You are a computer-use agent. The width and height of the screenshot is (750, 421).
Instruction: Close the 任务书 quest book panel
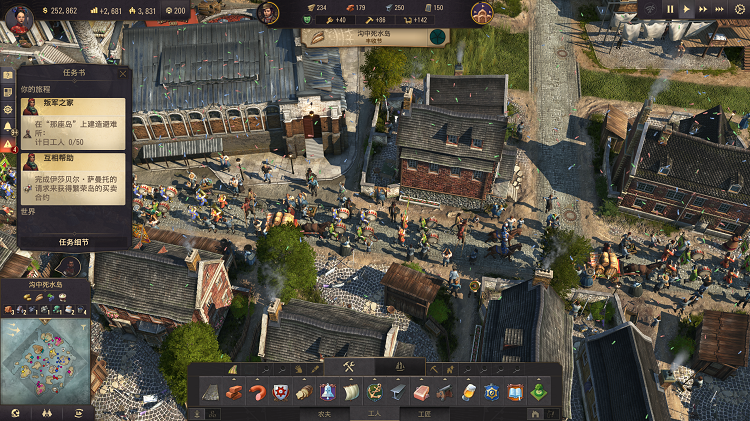pos(124,72)
